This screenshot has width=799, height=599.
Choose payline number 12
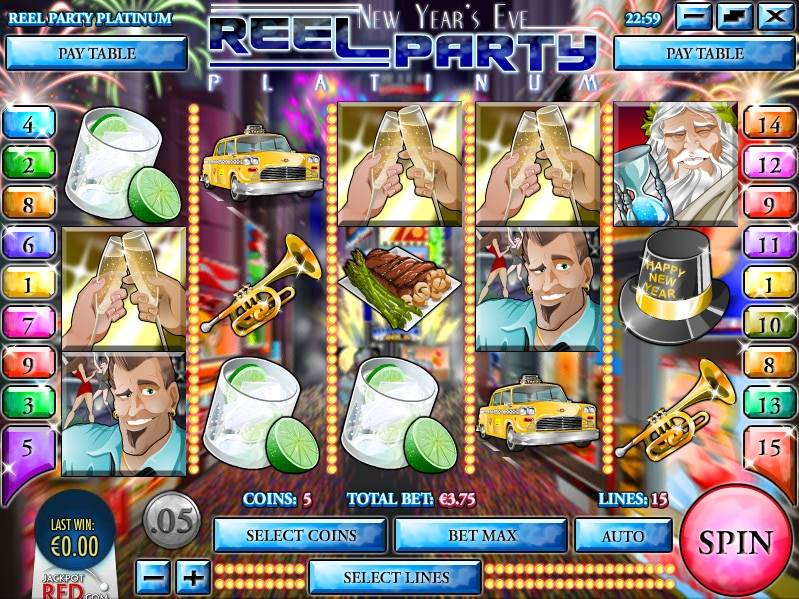click(768, 165)
